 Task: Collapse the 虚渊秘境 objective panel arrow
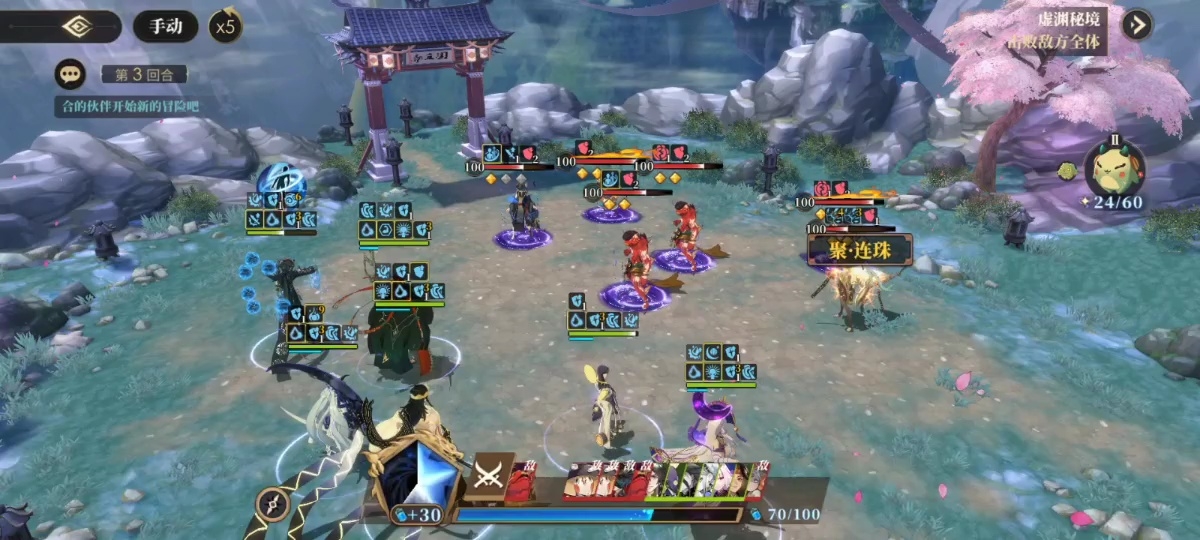(x=1137, y=24)
